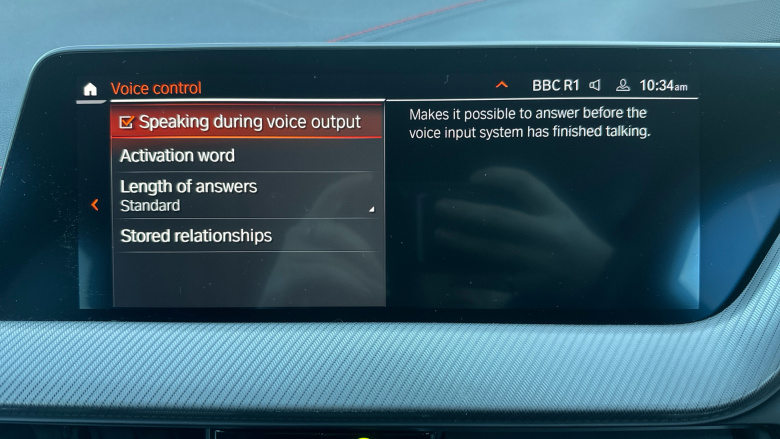Expand the orange up-arrow status menu
The height and width of the screenshot is (439, 780).
tap(502, 86)
